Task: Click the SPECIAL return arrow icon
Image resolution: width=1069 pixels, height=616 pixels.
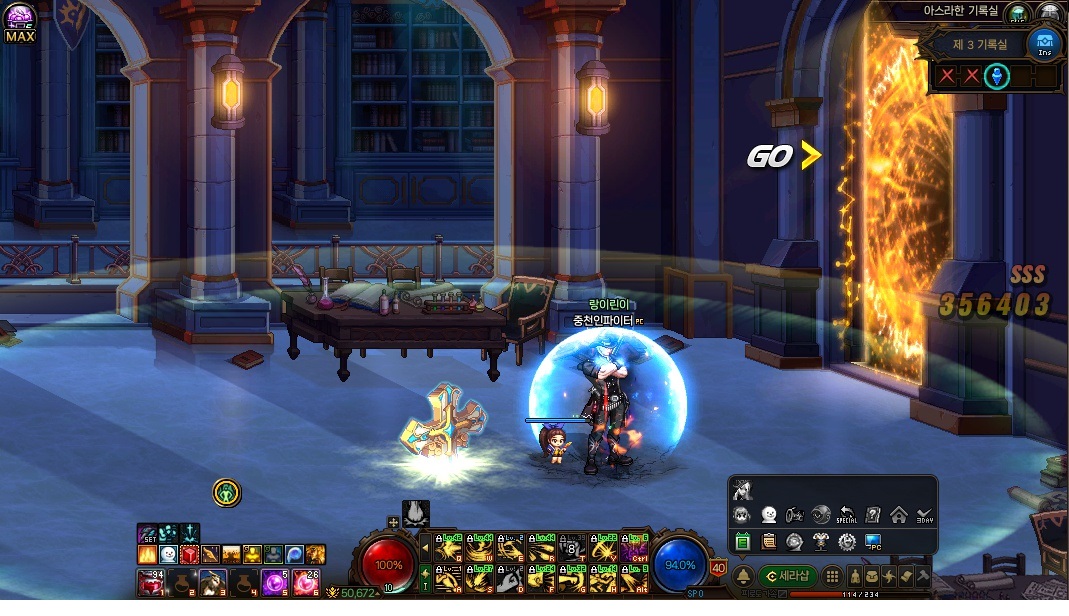Action: click(847, 516)
